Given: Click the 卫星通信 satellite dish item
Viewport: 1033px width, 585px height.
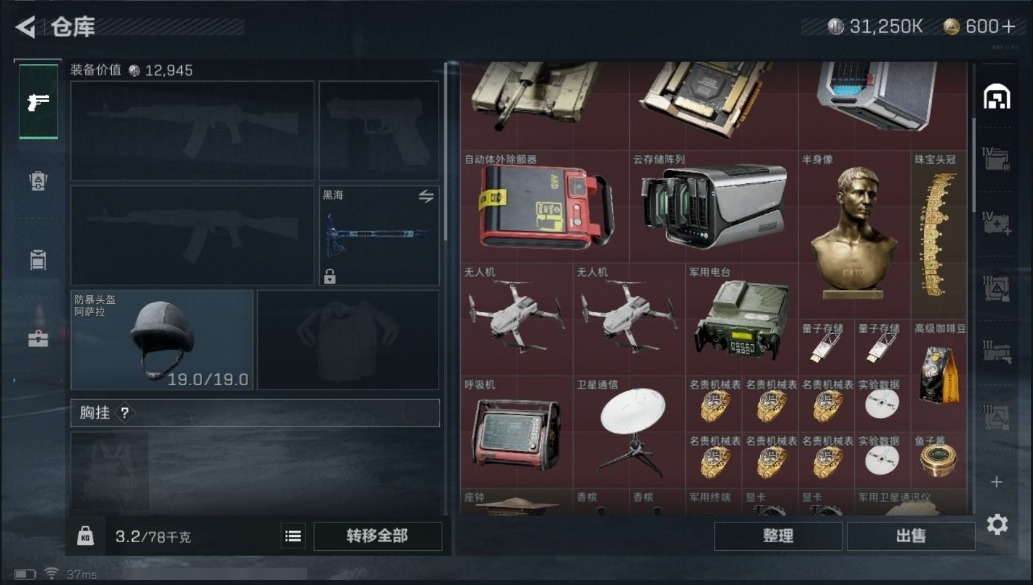Looking at the screenshot, I should [x=630, y=430].
